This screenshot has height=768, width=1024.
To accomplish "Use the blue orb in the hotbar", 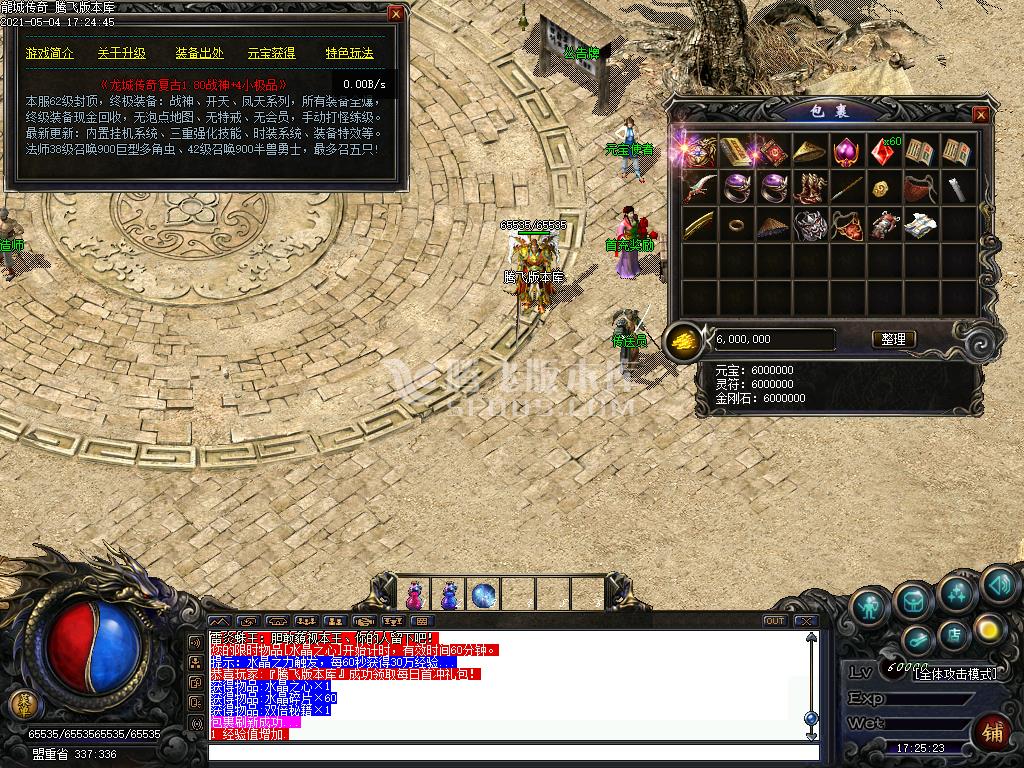I will point(484,594).
